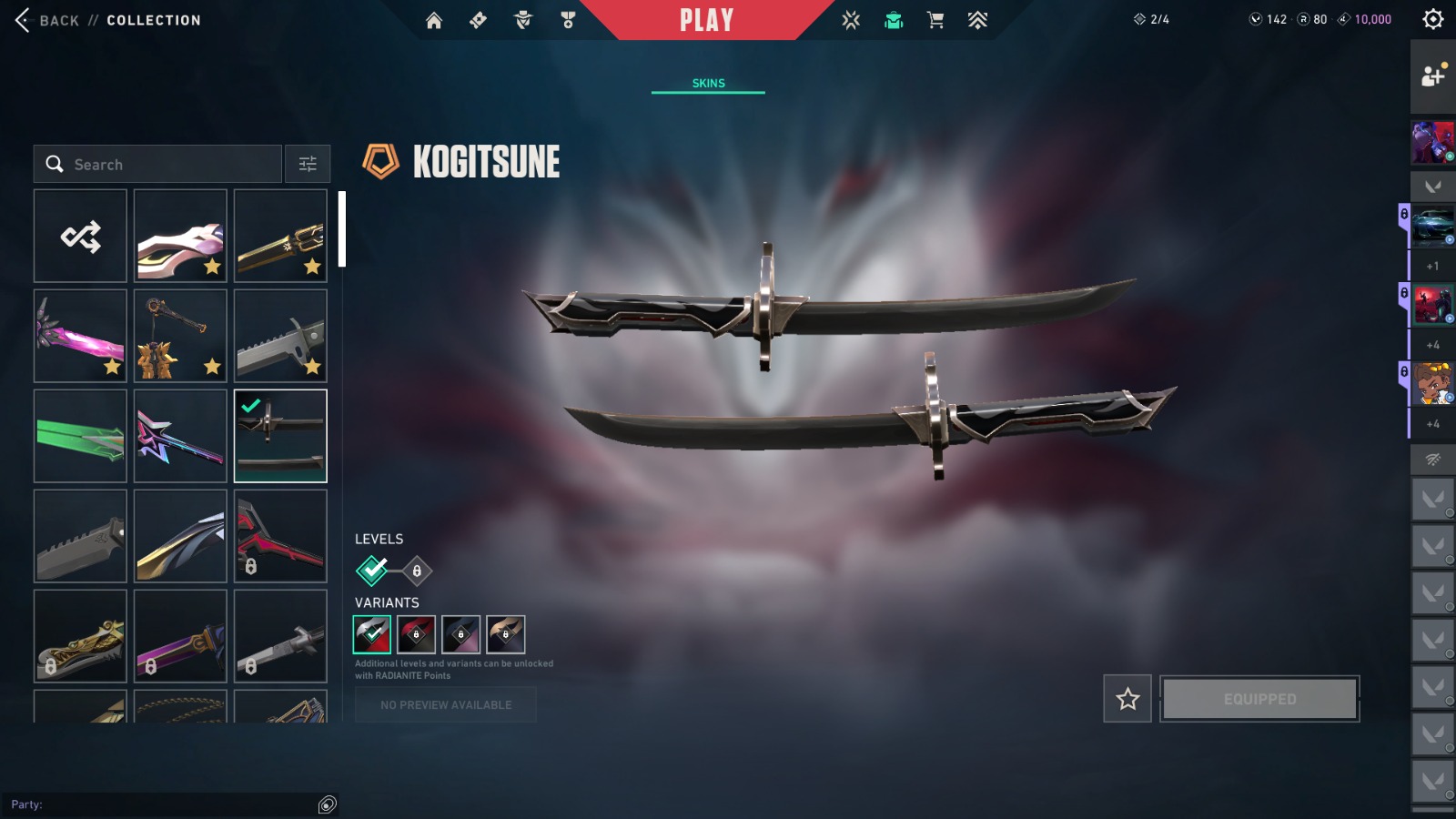Hit the red PLAY button

(x=706, y=20)
